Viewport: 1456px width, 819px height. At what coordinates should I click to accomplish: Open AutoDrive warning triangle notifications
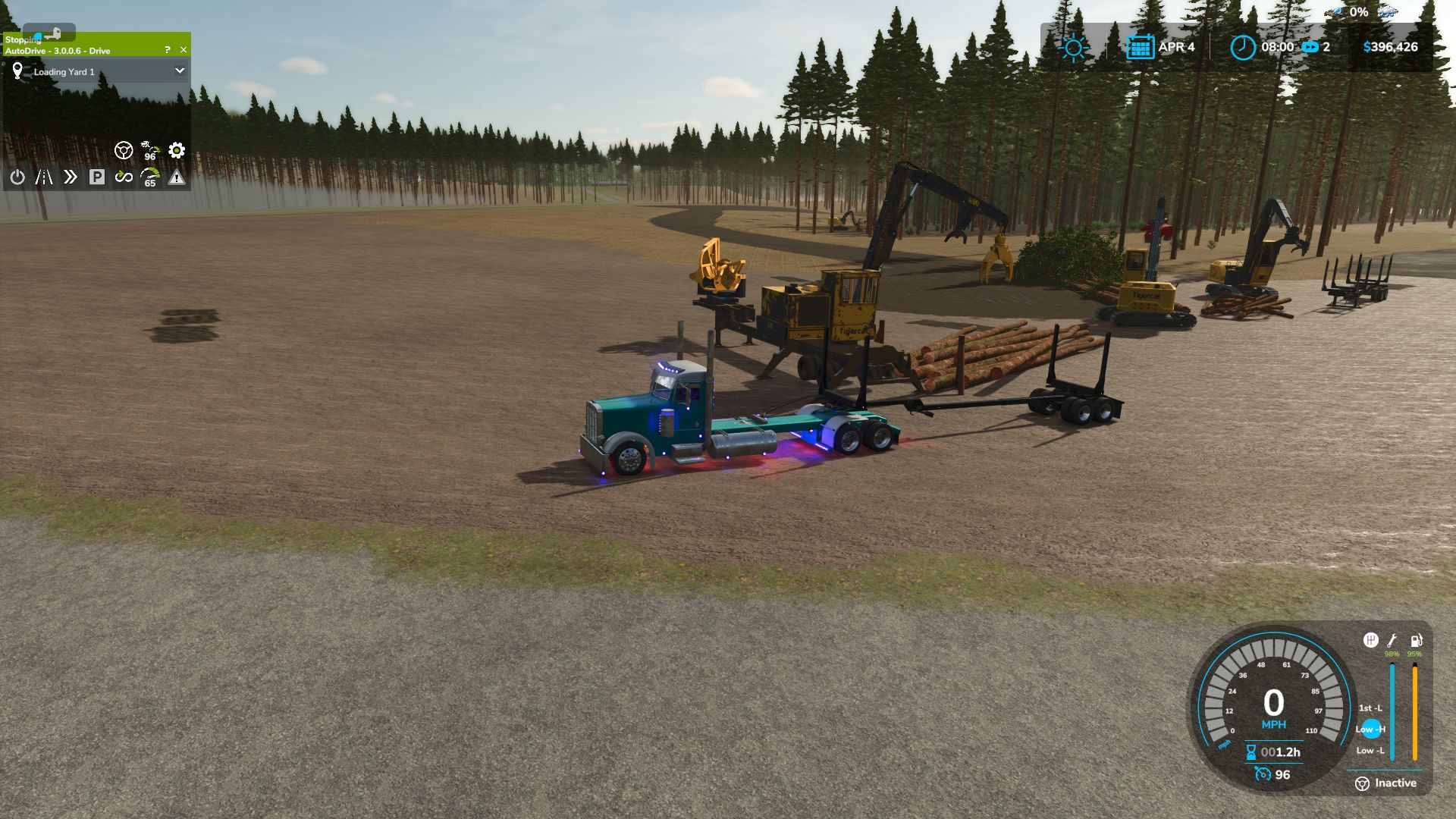pyautogui.click(x=176, y=177)
